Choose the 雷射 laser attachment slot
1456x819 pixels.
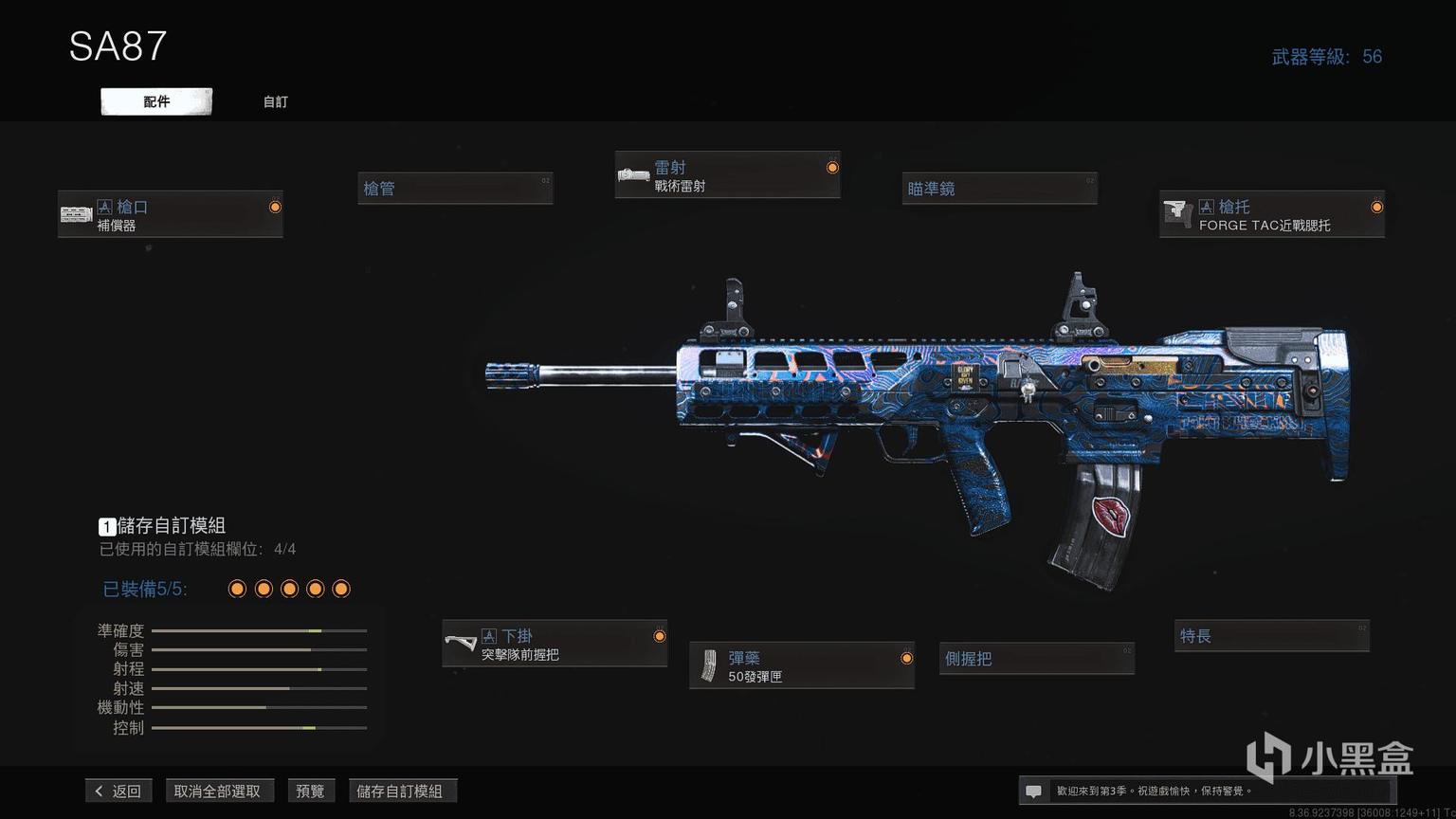click(x=727, y=175)
